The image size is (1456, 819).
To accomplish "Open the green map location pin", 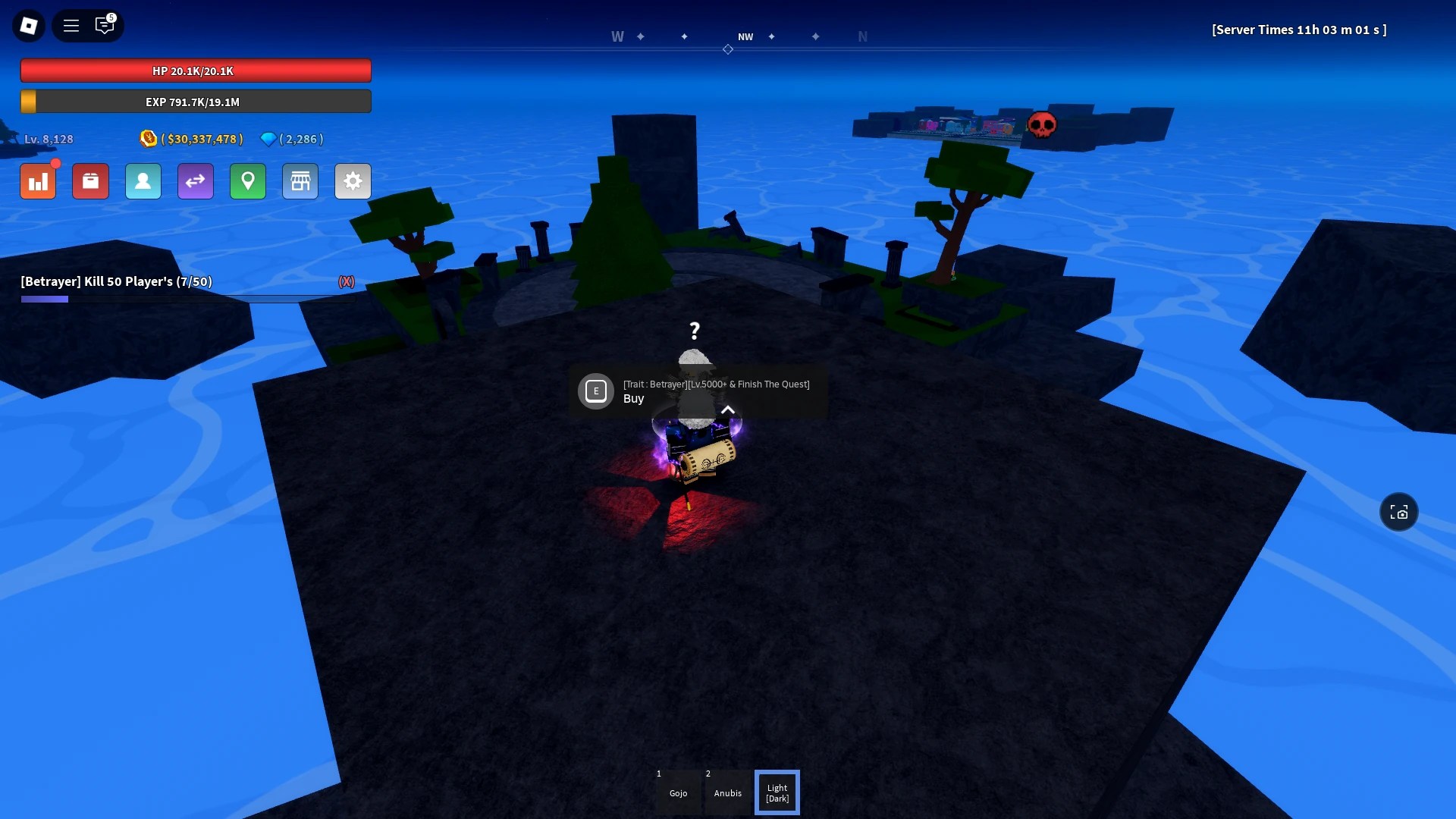I will [247, 181].
